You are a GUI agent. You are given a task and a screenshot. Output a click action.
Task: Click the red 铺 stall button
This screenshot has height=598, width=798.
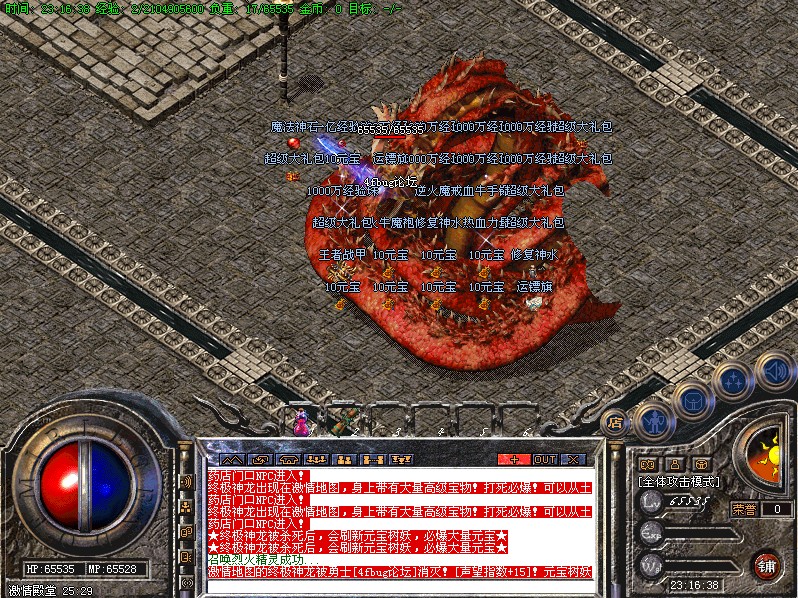[x=766, y=565]
